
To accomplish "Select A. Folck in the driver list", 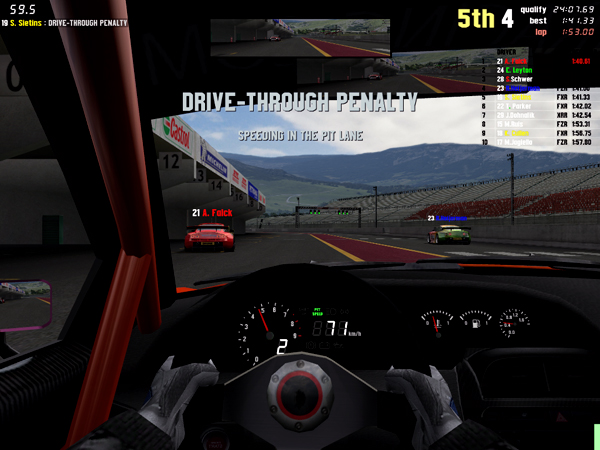I will tap(517, 61).
